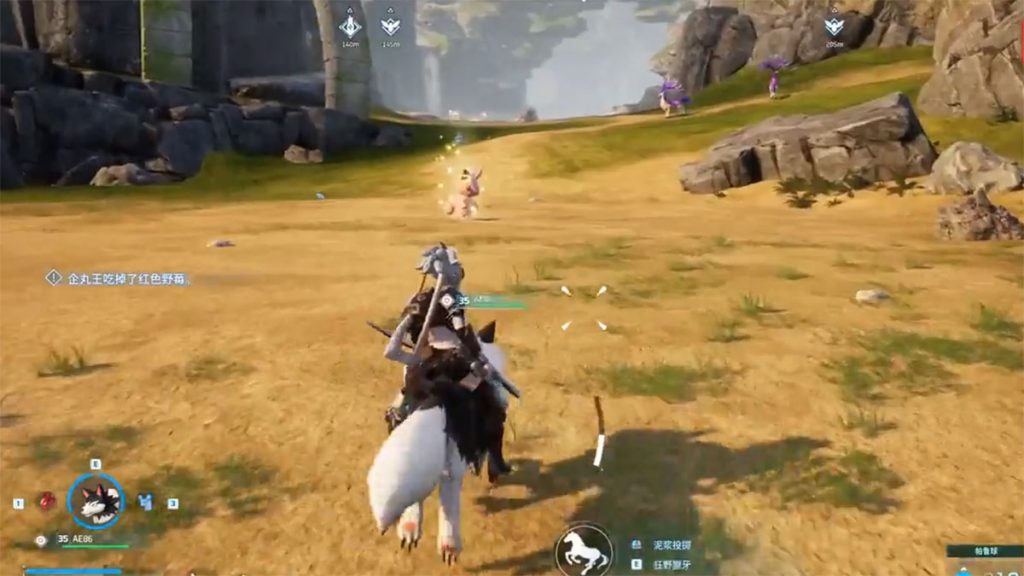Select the compass marker at 140m
This screenshot has height=576, width=1024.
(350, 27)
